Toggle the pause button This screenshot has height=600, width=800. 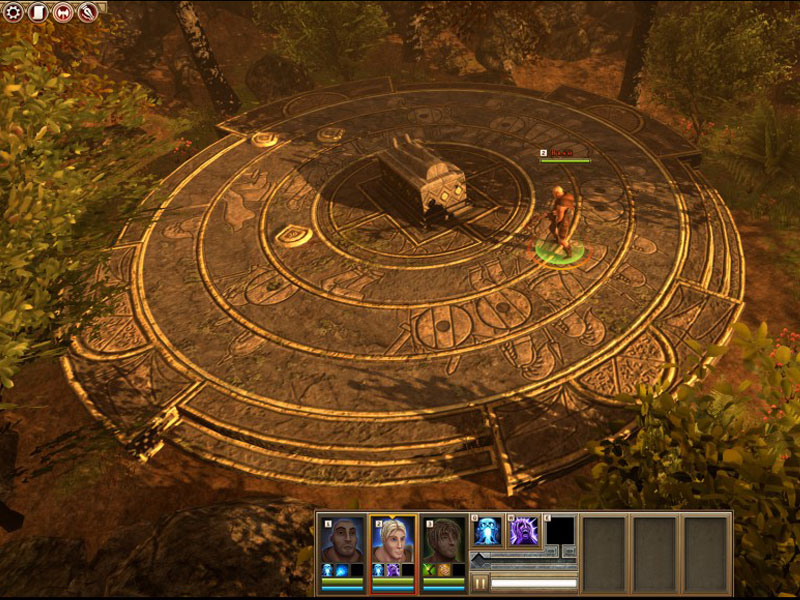(479, 582)
